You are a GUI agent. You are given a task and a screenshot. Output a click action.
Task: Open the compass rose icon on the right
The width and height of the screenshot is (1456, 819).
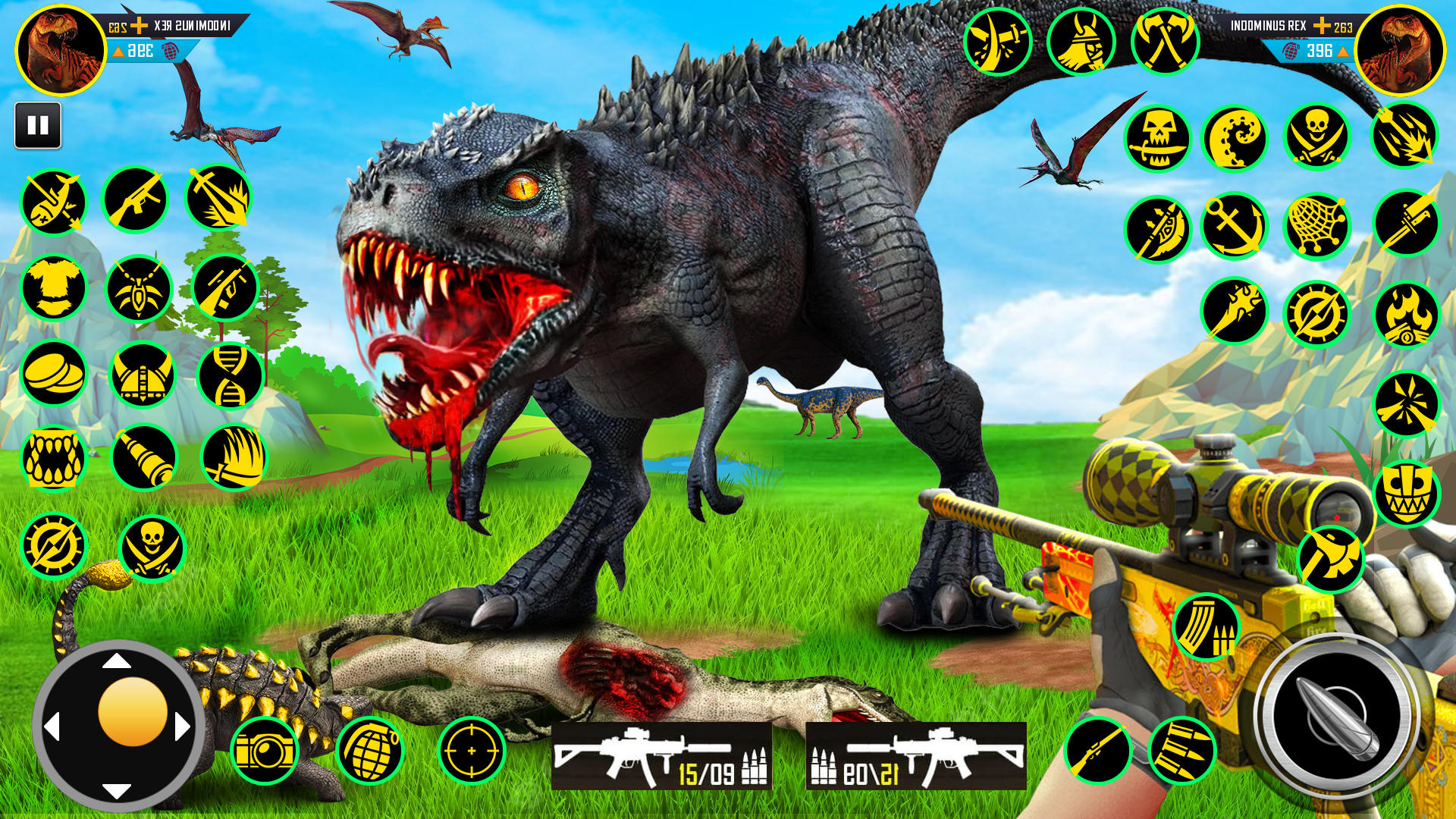pyautogui.click(x=1319, y=311)
